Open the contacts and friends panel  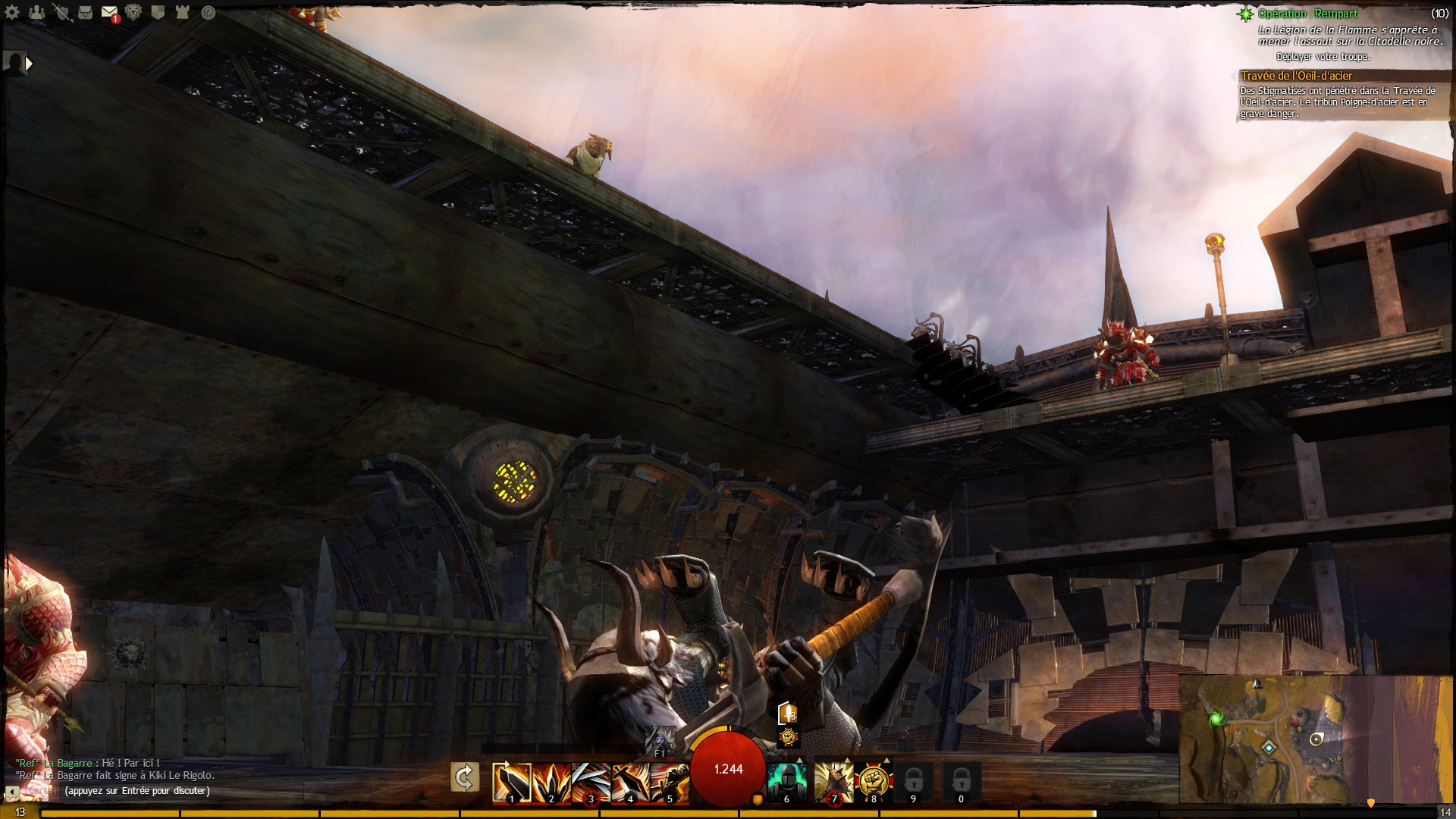tap(36, 13)
